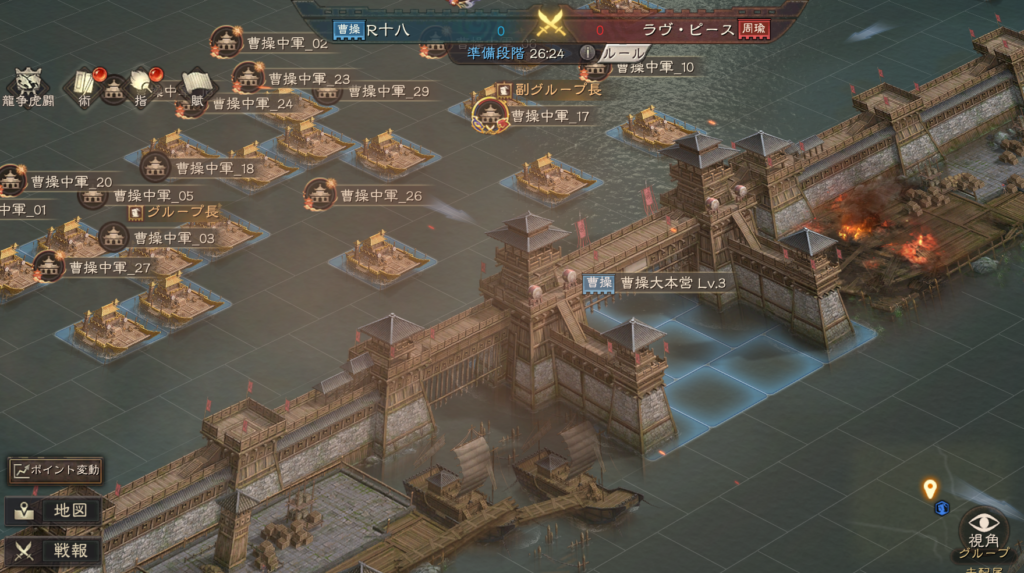Open the 賦 scroll icon

[197, 85]
